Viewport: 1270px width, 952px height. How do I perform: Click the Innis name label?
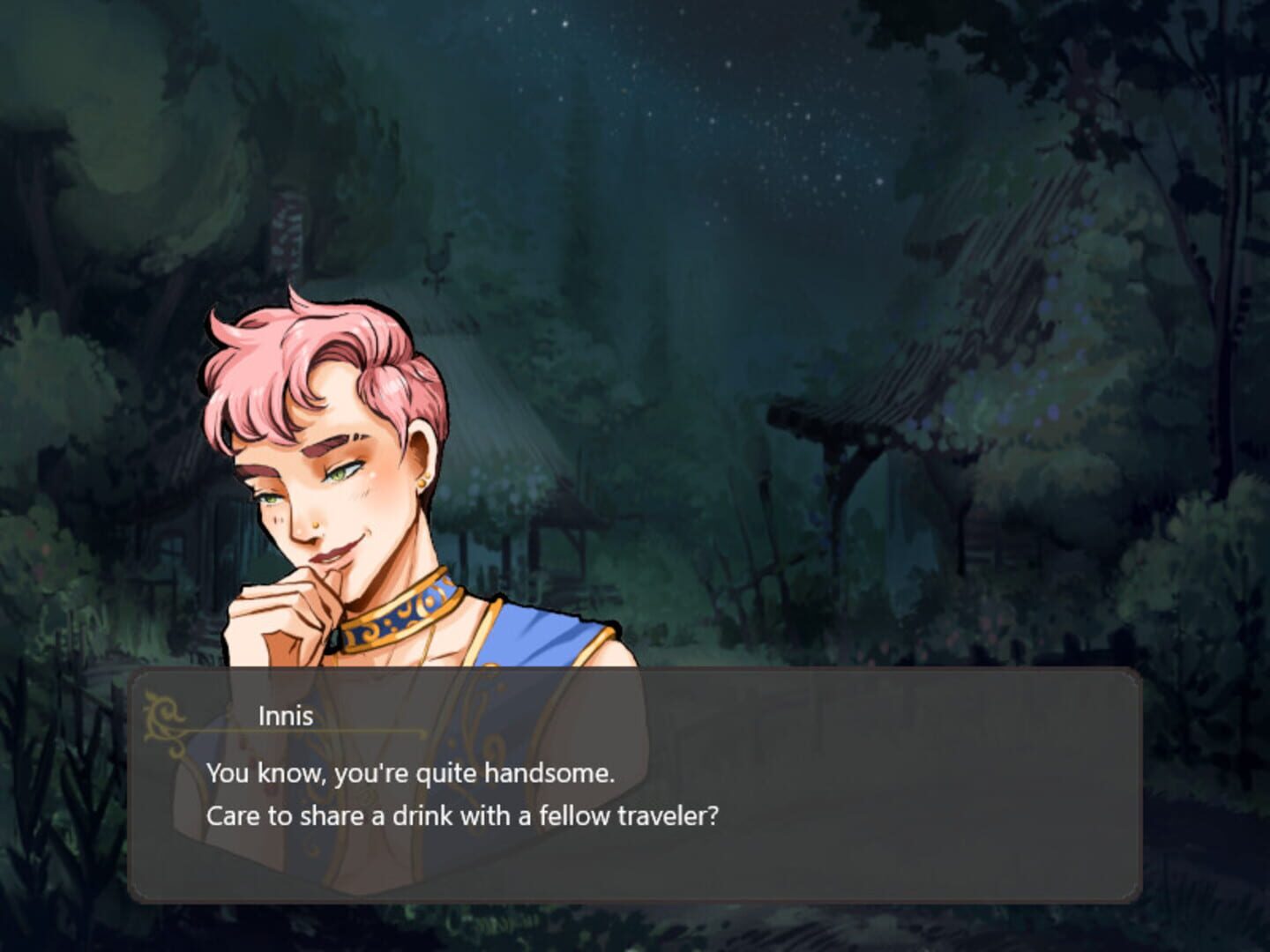click(282, 716)
